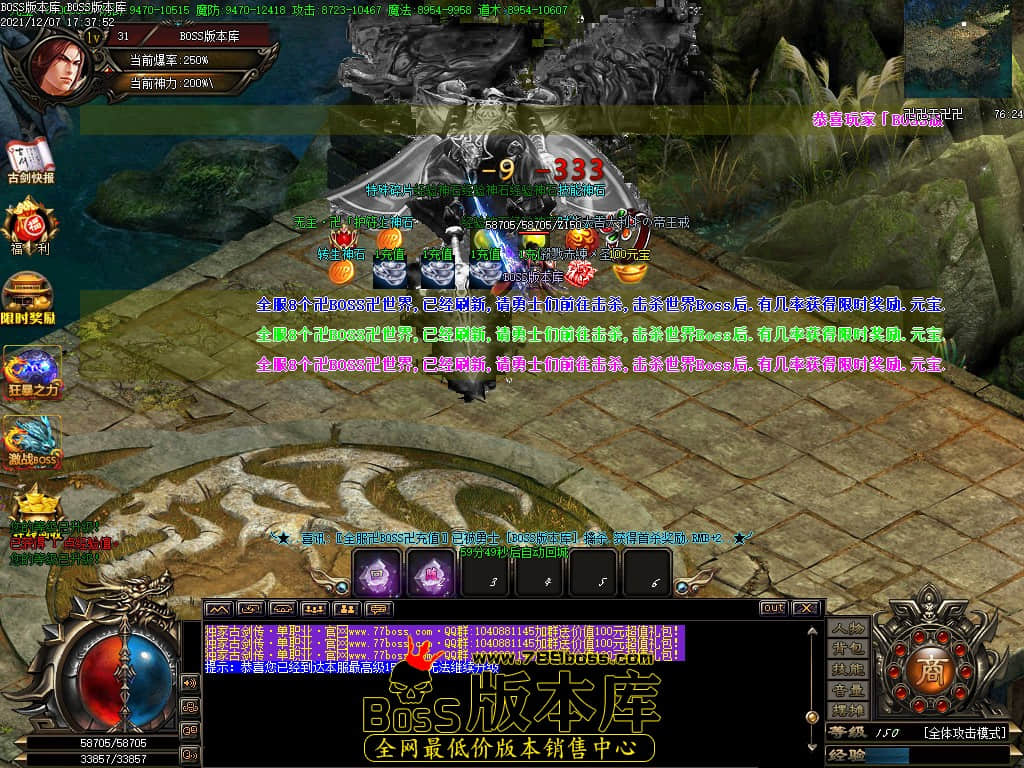Open the minimap
1024x768 pixels.
(x=957, y=48)
